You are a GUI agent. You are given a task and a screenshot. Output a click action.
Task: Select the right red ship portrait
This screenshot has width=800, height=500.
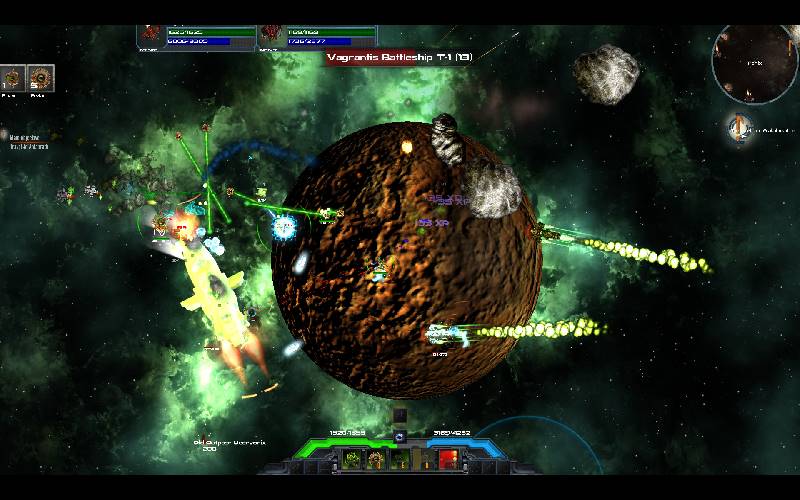pyautogui.click(x=270, y=35)
